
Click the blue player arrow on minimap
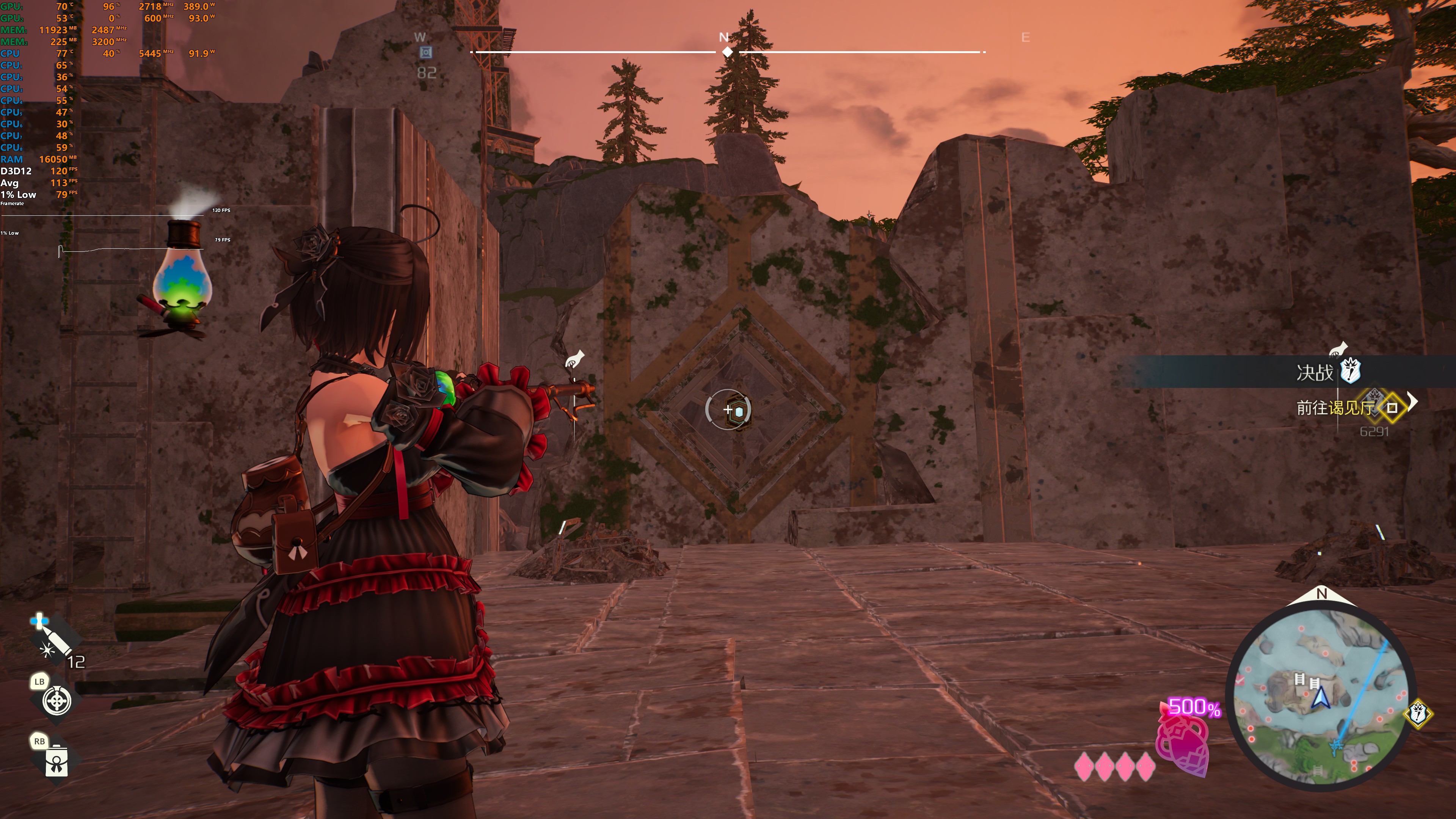point(1321,698)
